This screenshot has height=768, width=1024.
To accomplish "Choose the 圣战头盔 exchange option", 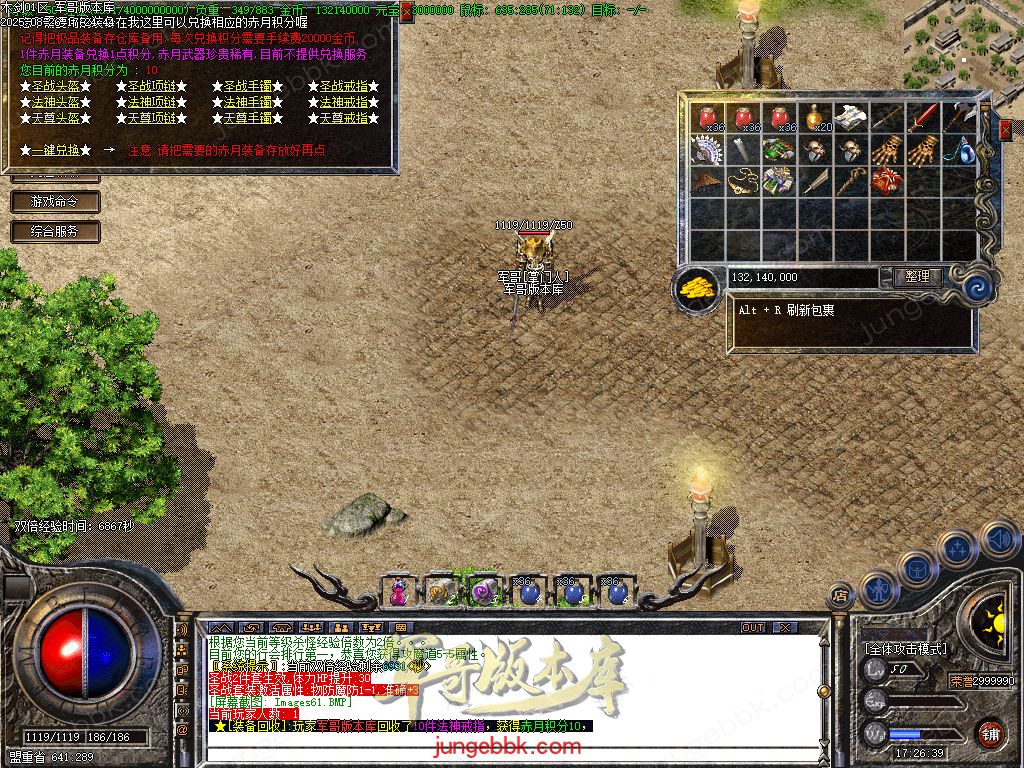I will coord(56,87).
